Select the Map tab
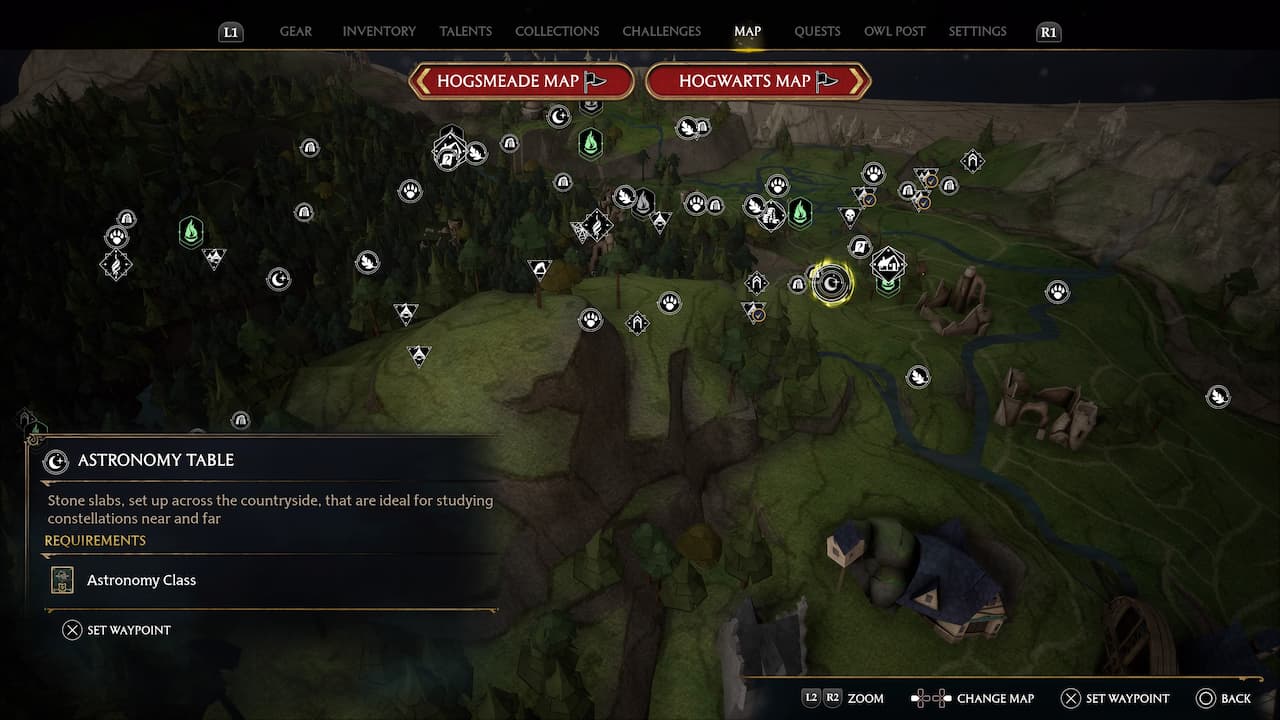 click(747, 31)
